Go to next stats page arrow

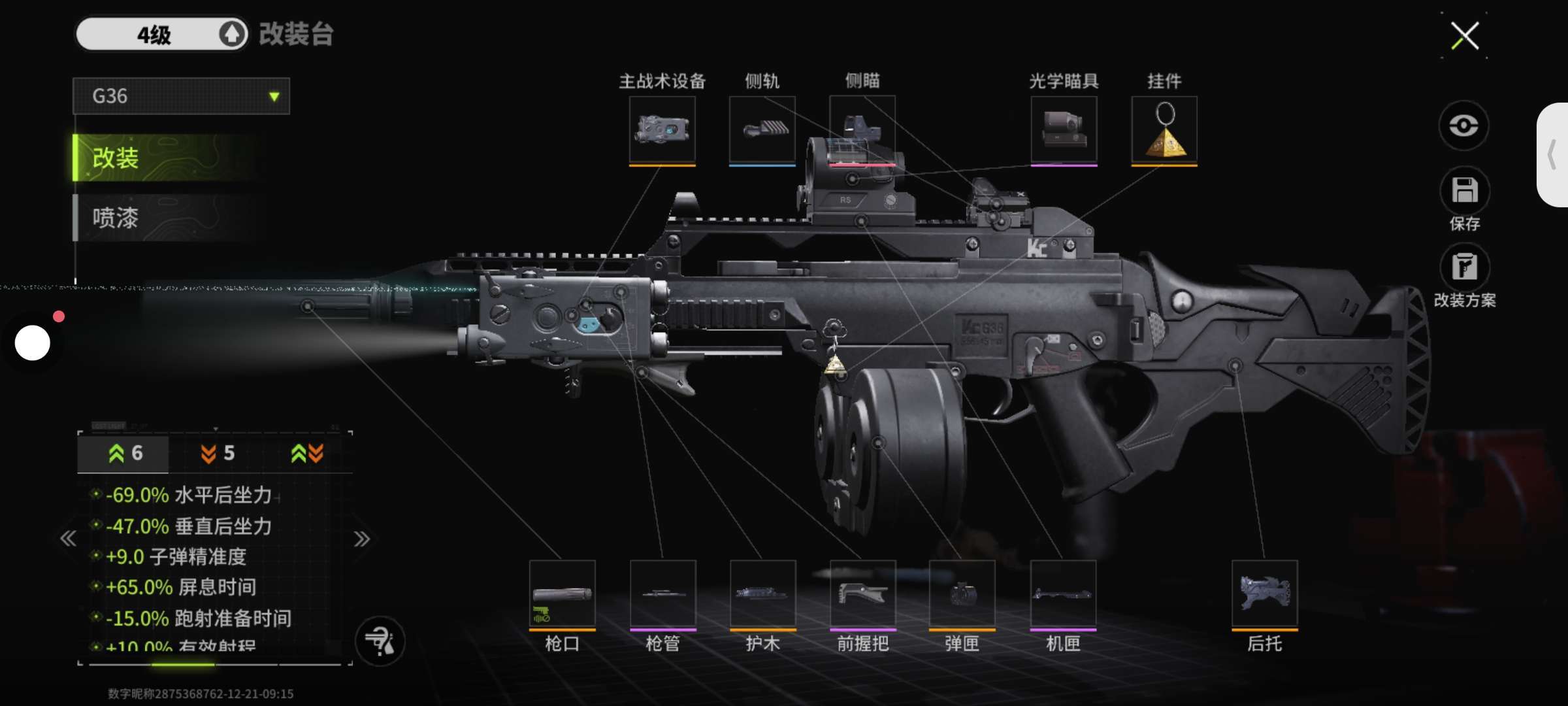361,539
